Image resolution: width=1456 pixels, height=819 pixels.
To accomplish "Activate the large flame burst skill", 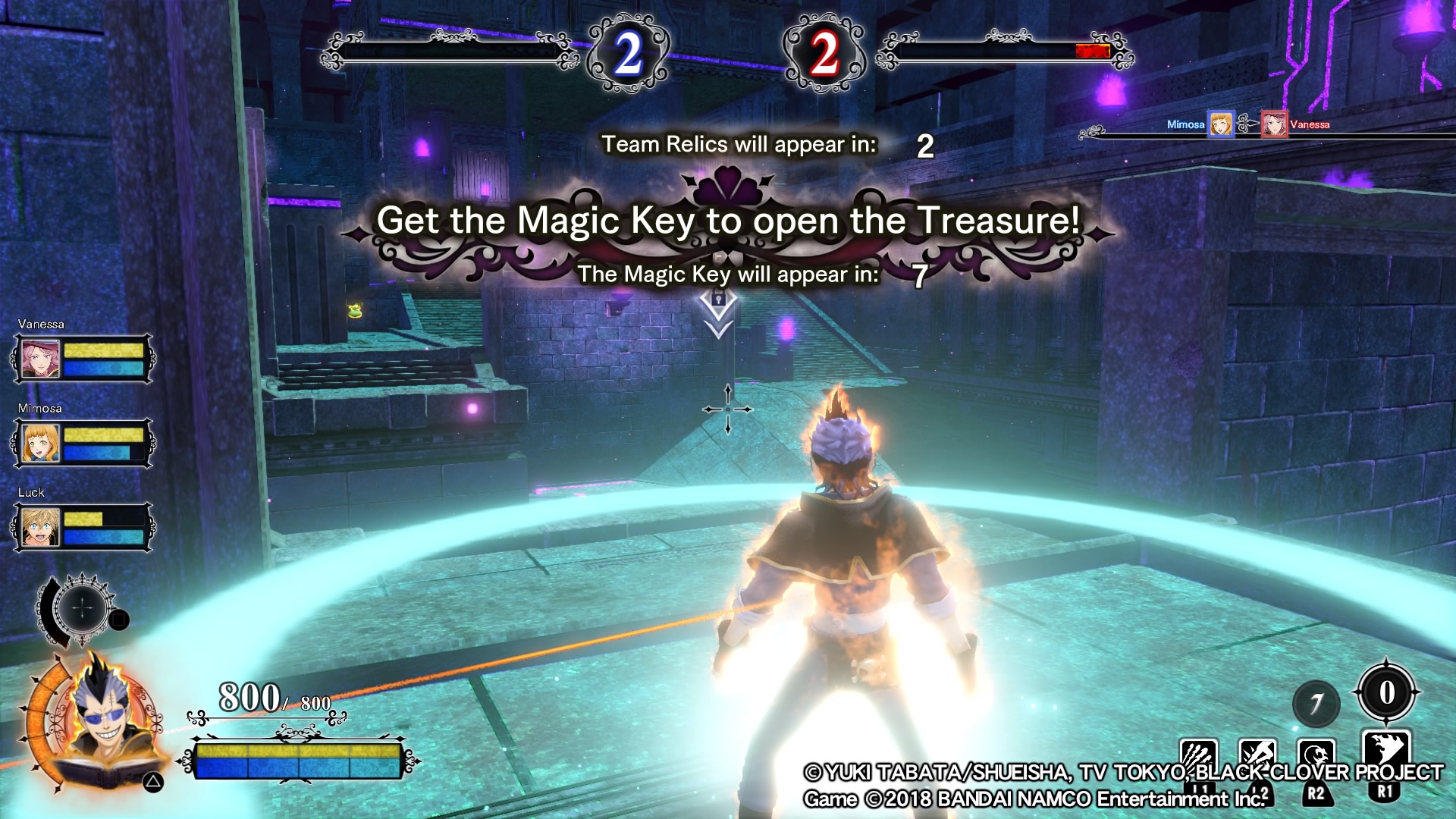I will coord(1386,752).
